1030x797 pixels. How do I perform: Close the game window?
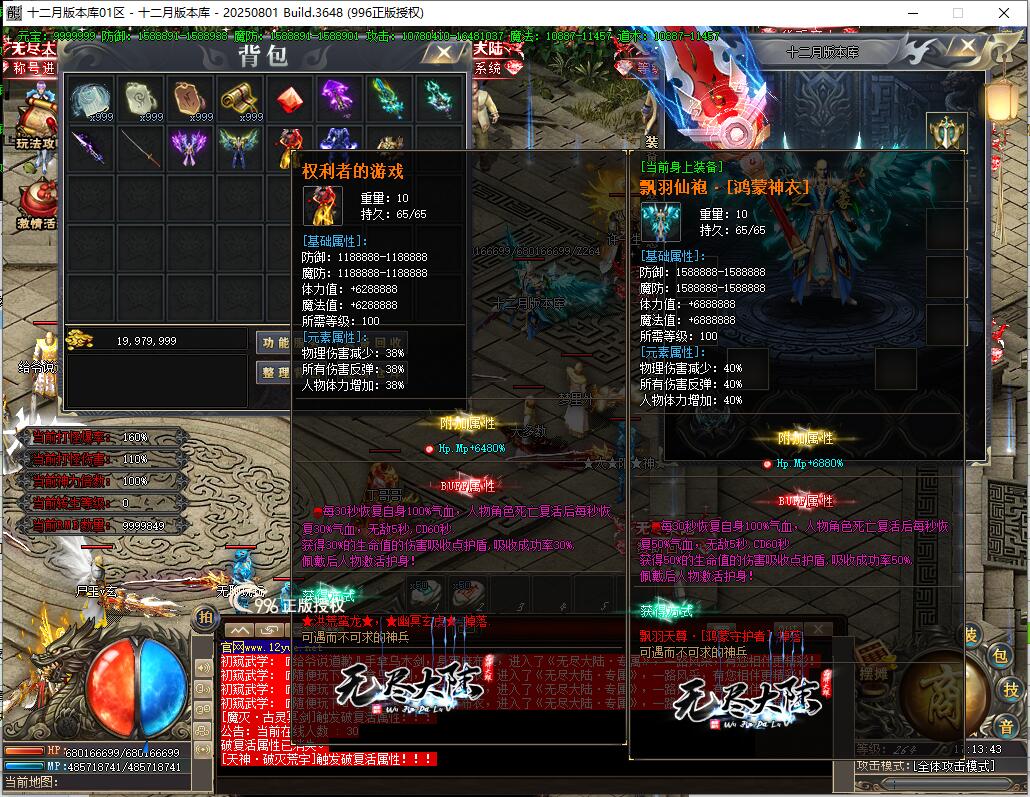click(x=1003, y=12)
